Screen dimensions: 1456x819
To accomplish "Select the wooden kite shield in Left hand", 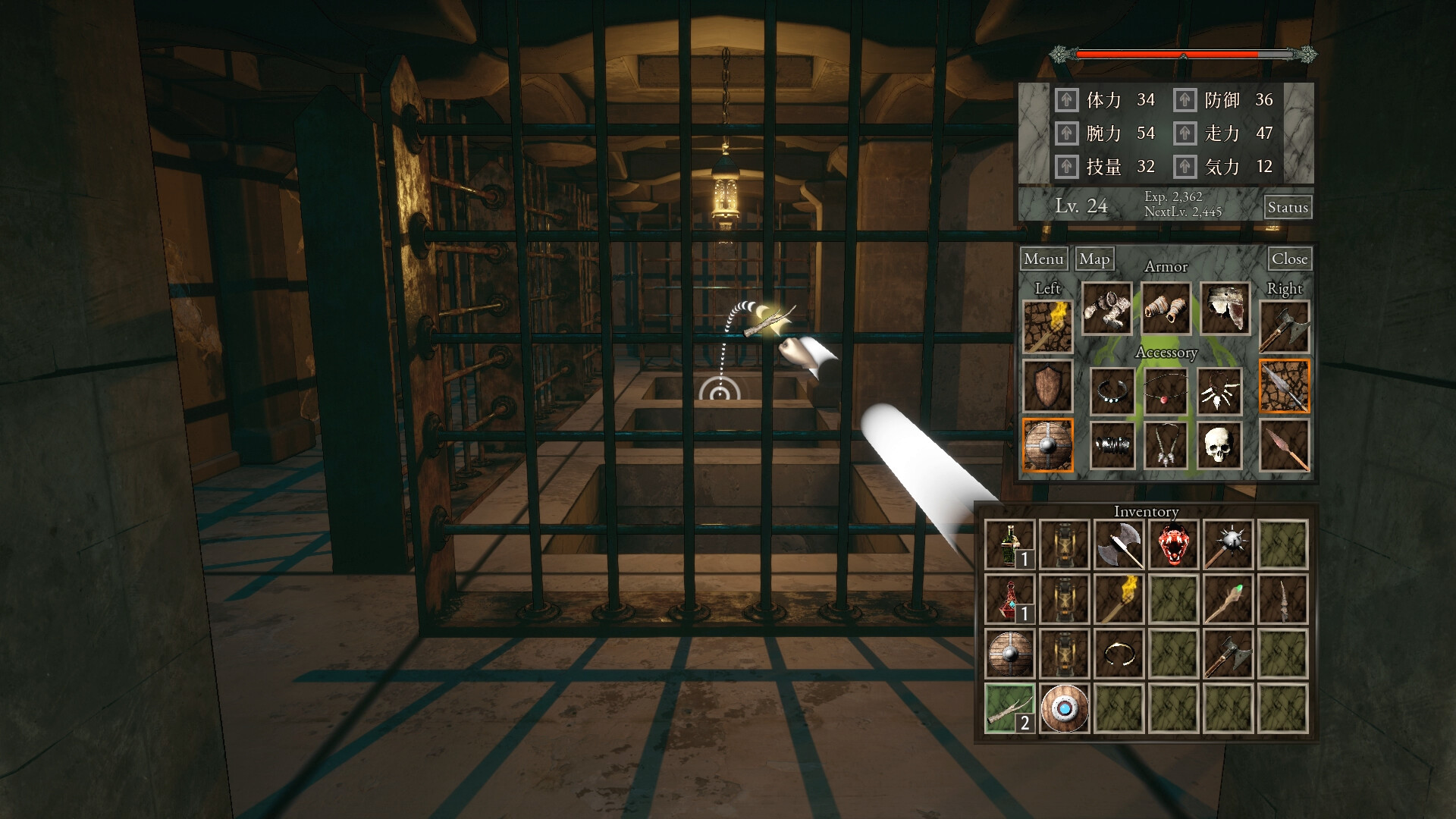I will pos(1047,386).
